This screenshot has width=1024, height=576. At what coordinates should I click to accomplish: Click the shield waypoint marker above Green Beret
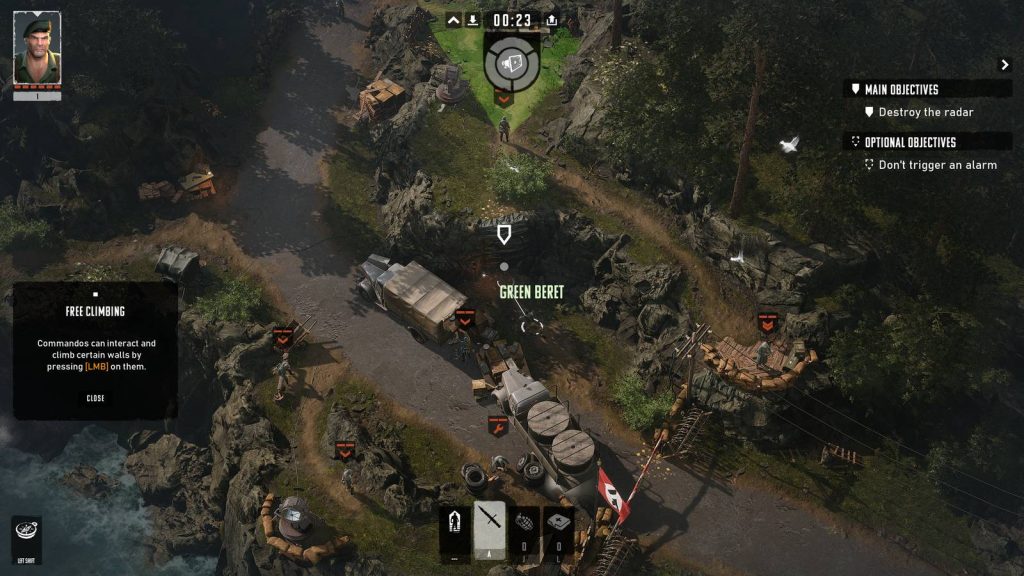coord(504,235)
